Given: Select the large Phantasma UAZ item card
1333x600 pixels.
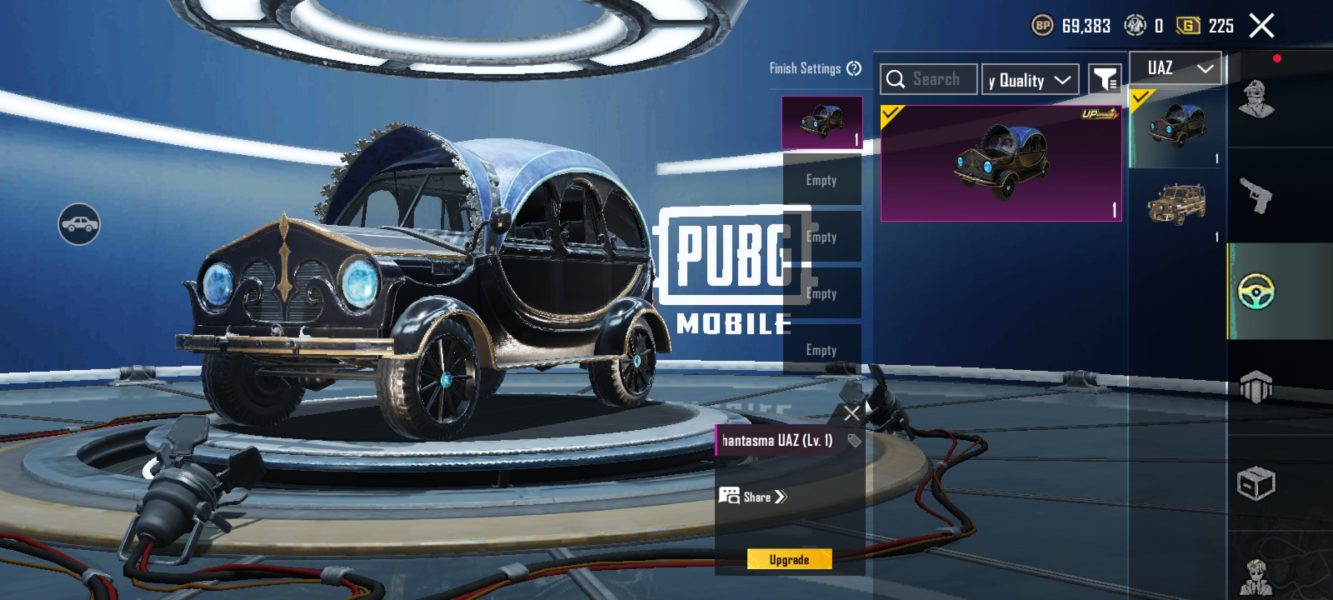Looking at the screenshot, I should 1000,163.
